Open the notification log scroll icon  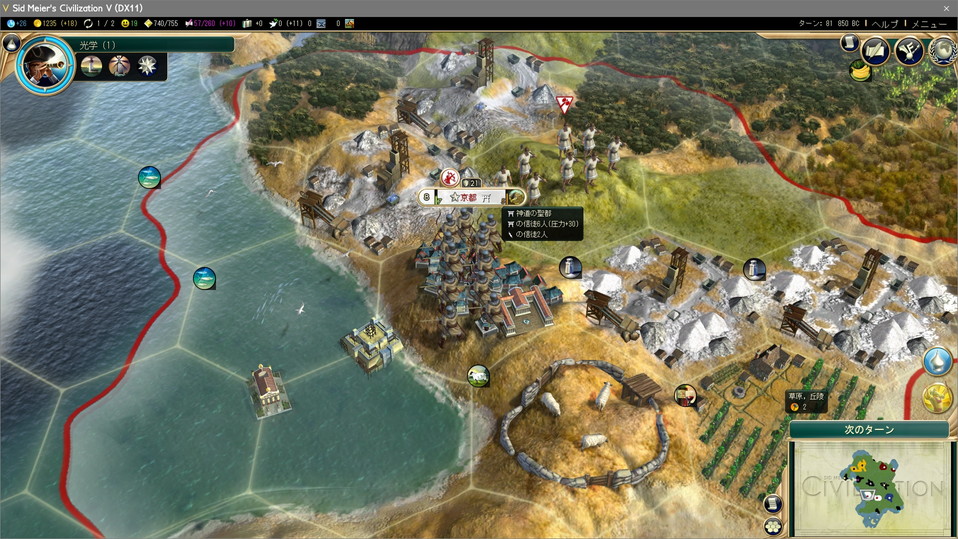849,44
